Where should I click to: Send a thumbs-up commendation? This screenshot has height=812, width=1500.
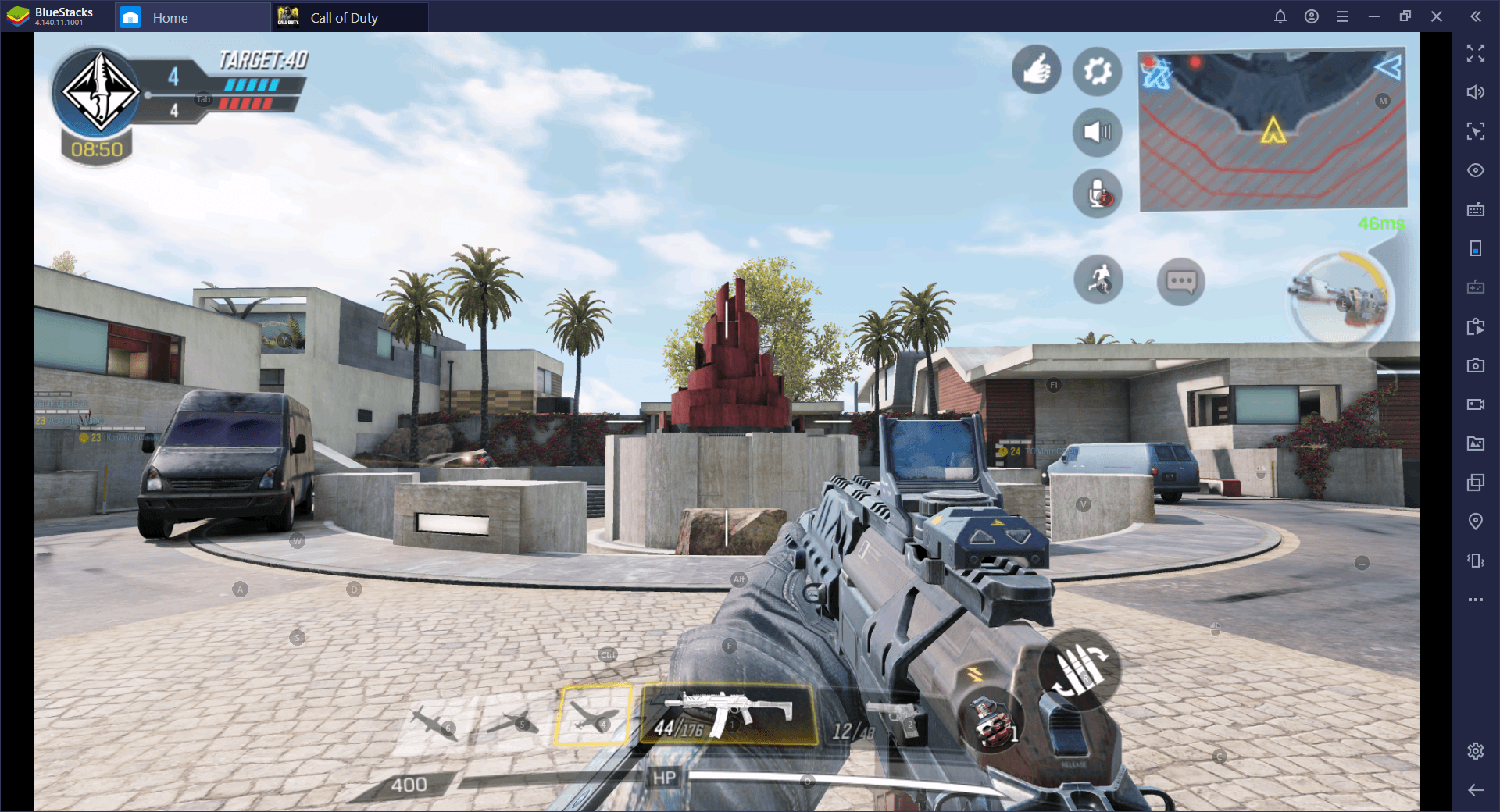click(x=1036, y=70)
